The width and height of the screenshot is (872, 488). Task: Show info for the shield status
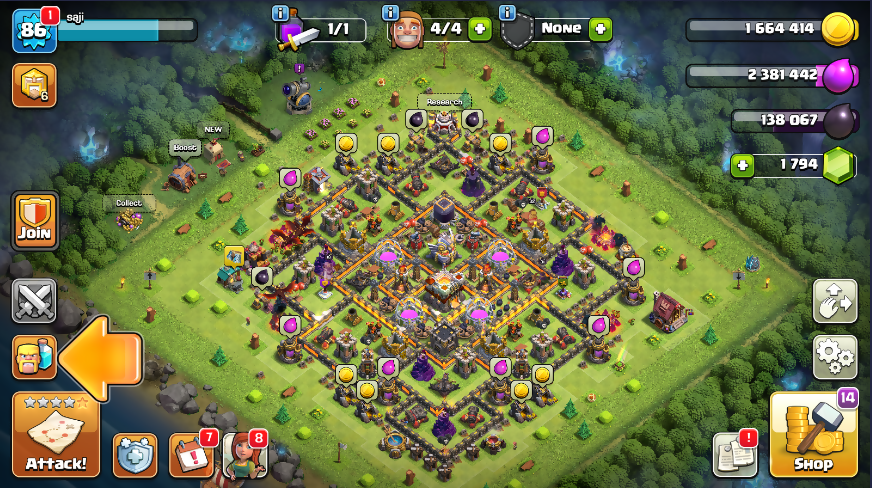pyautogui.click(x=507, y=12)
